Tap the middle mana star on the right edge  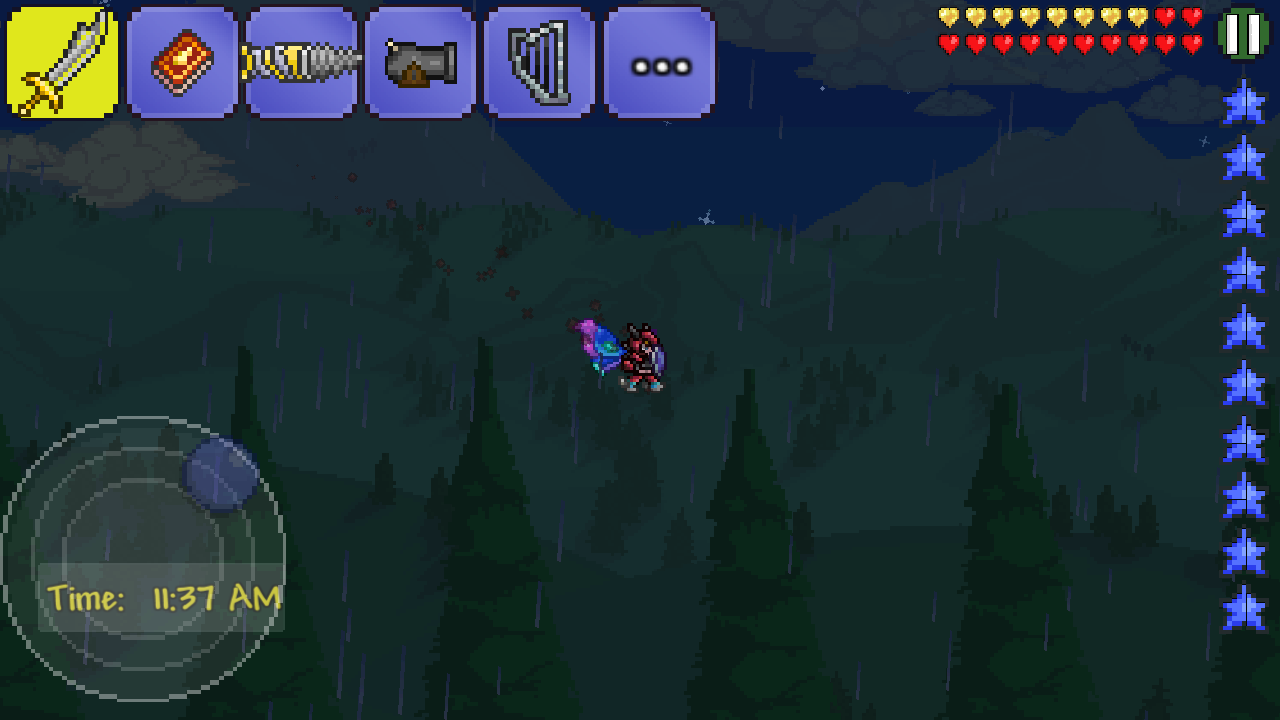pos(1245,384)
